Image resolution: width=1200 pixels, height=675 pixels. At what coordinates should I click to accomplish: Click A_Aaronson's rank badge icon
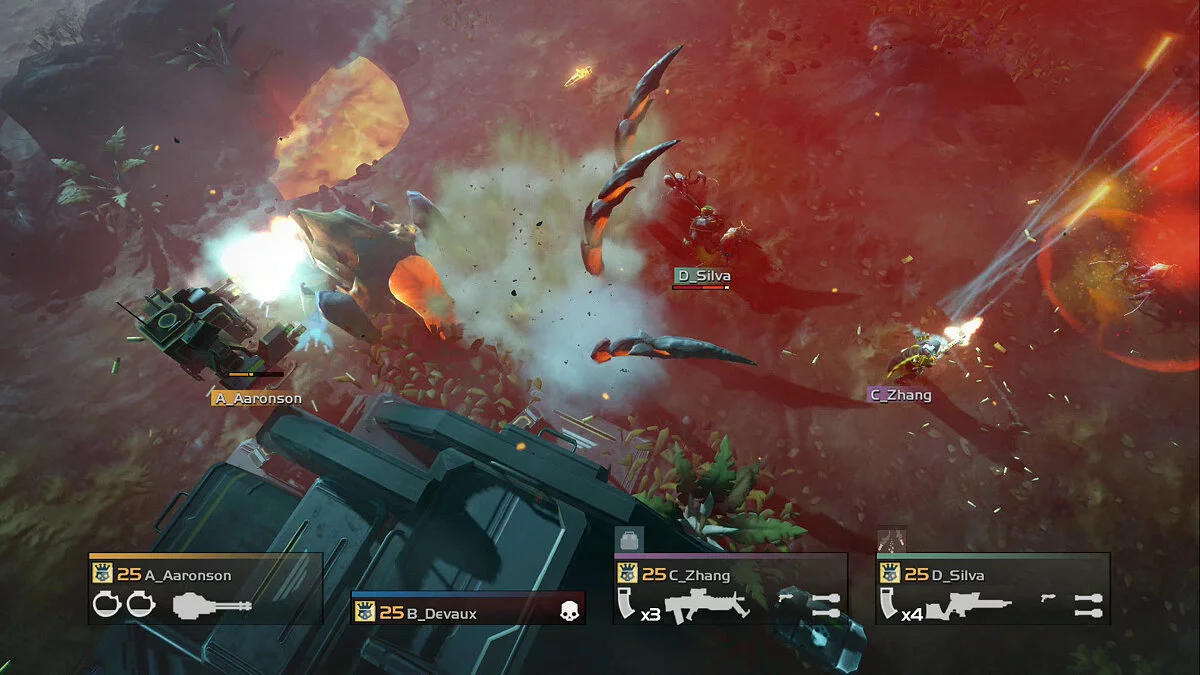(x=102, y=574)
